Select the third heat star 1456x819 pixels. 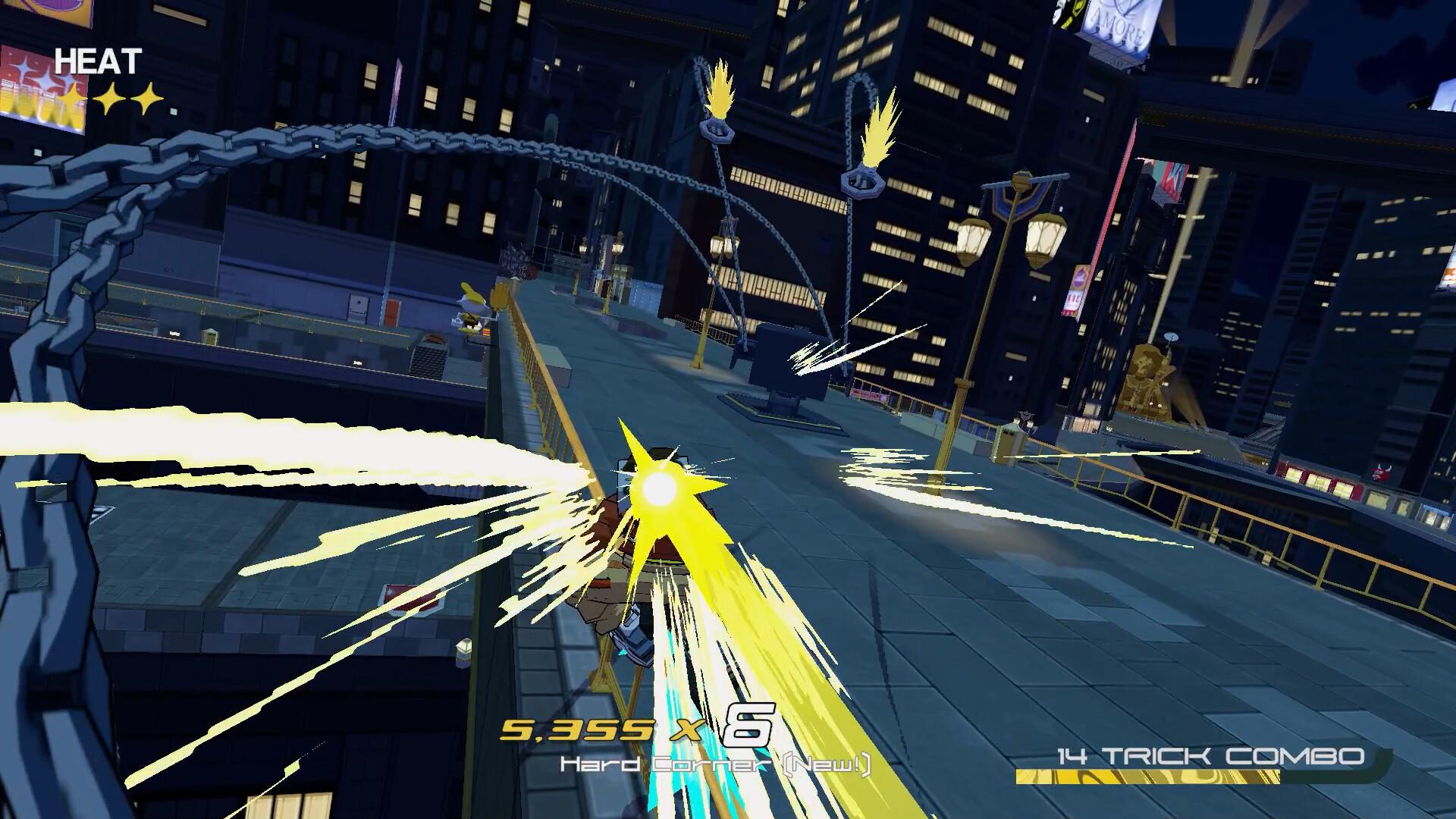[x=149, y=97]
